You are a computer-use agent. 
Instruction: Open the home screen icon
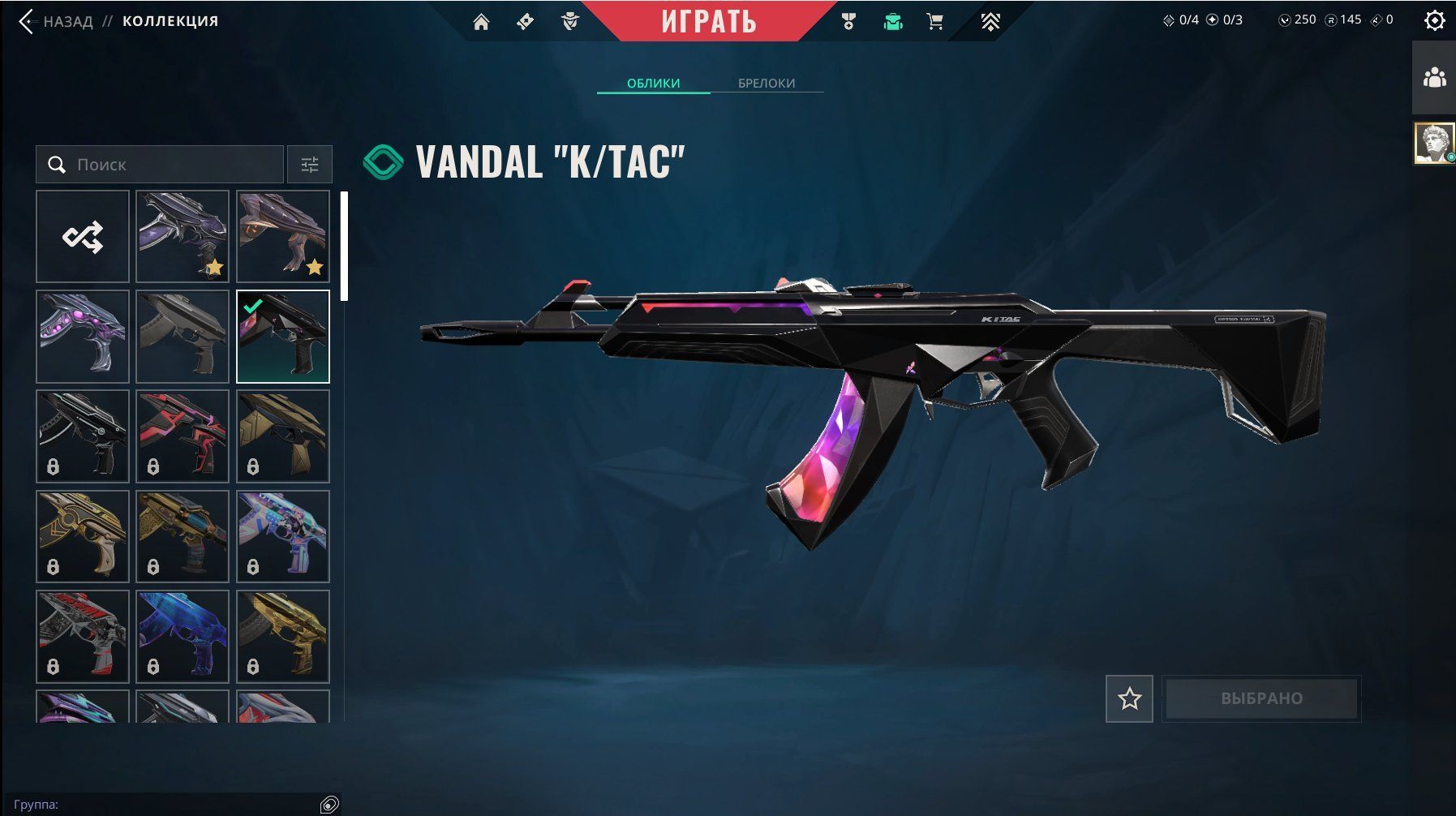pos(481,22)
